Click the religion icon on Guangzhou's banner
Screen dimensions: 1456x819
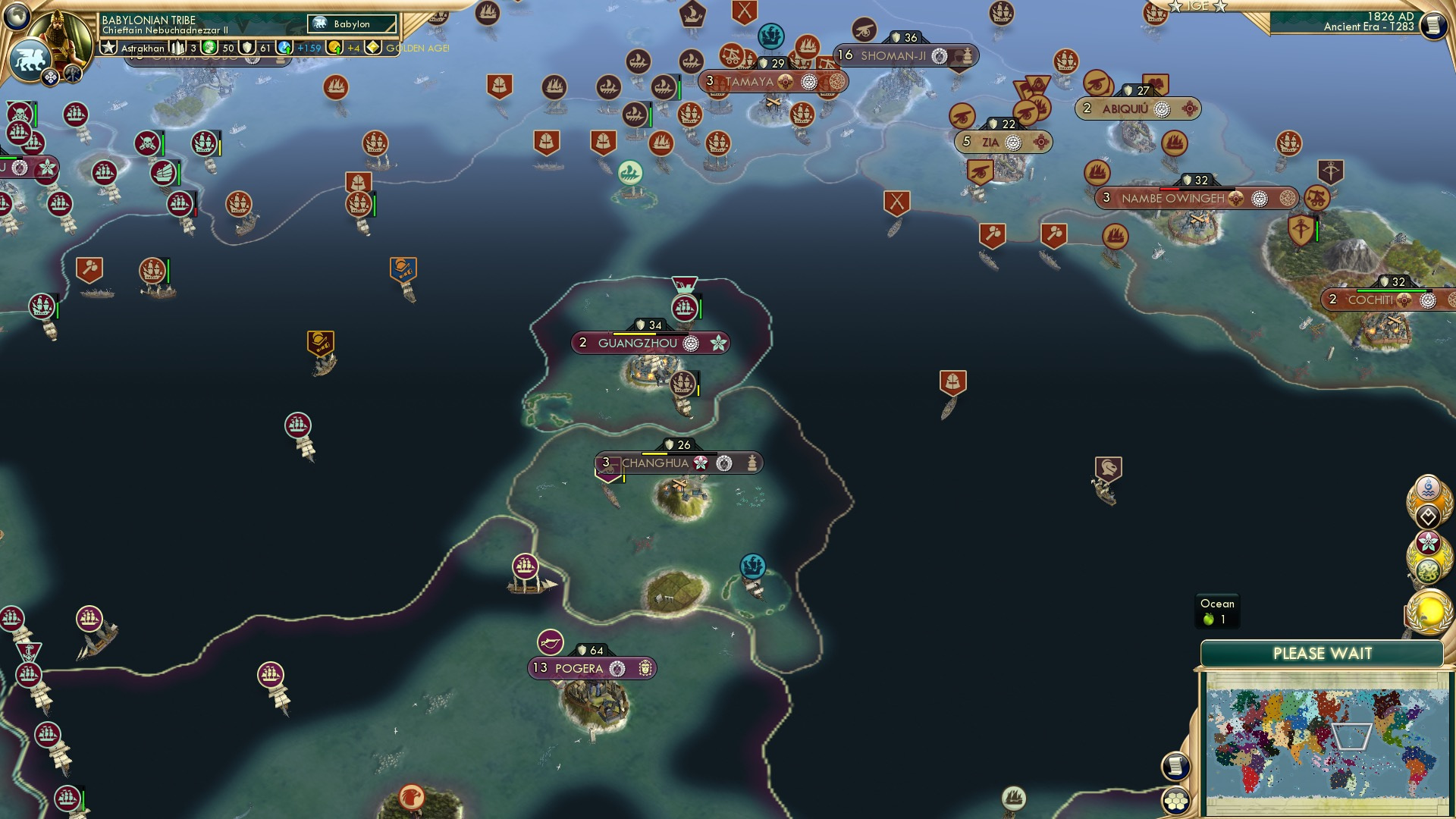690,343
